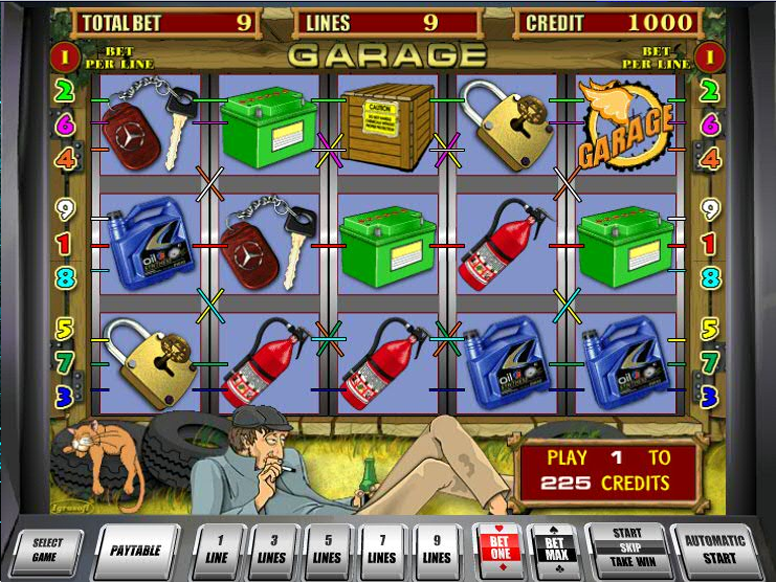Viewport: 776px width, 582px height.
Task: Pick the 7 Lines button
Action: (382, 551)
